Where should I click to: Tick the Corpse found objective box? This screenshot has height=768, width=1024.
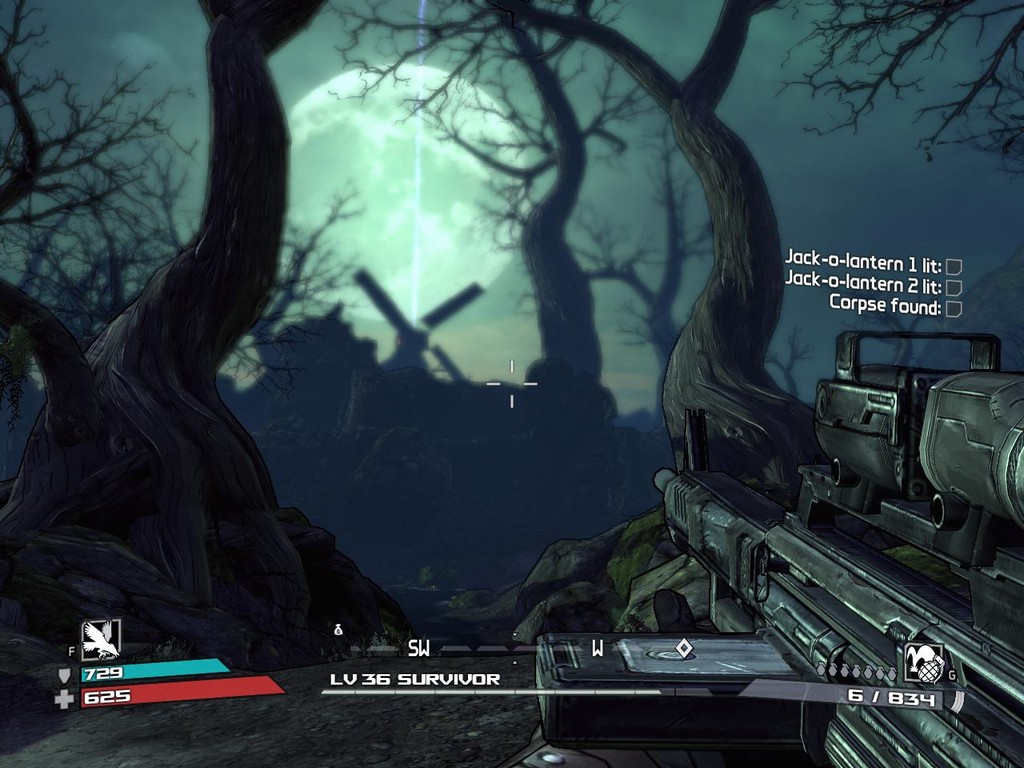953,308
